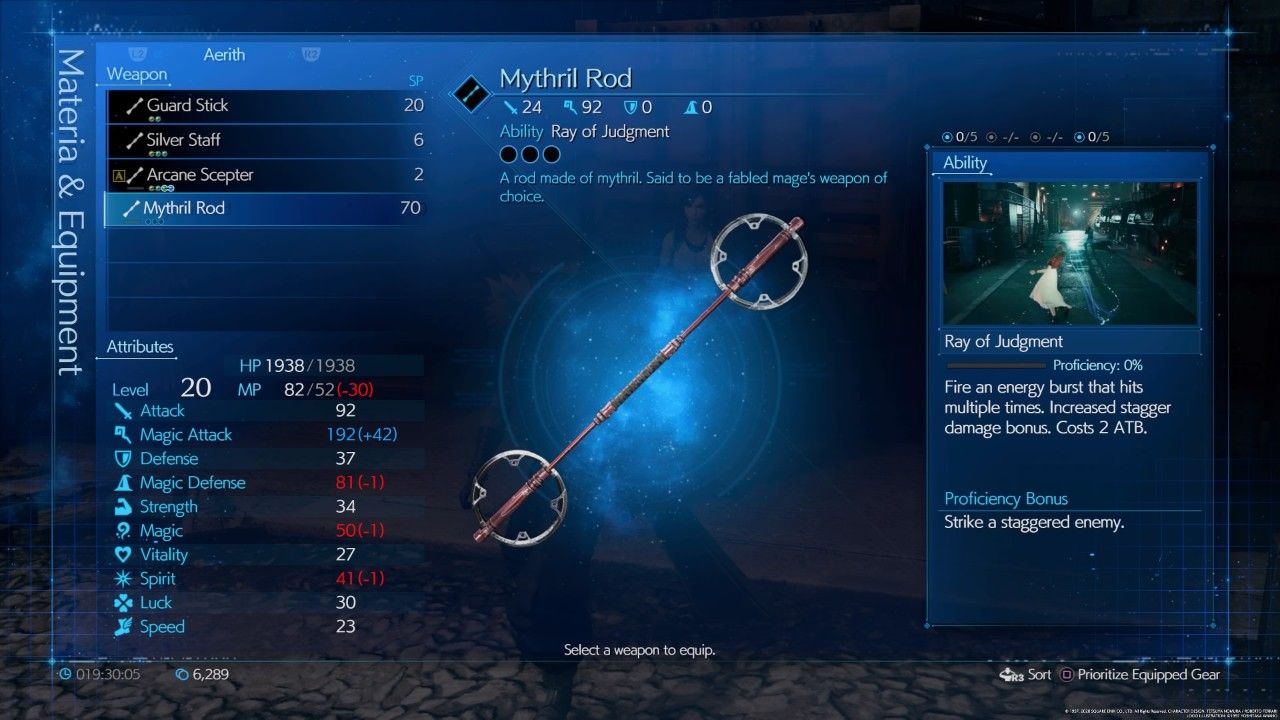Open the Ray of Judgment ability preview

point(1069,253)
